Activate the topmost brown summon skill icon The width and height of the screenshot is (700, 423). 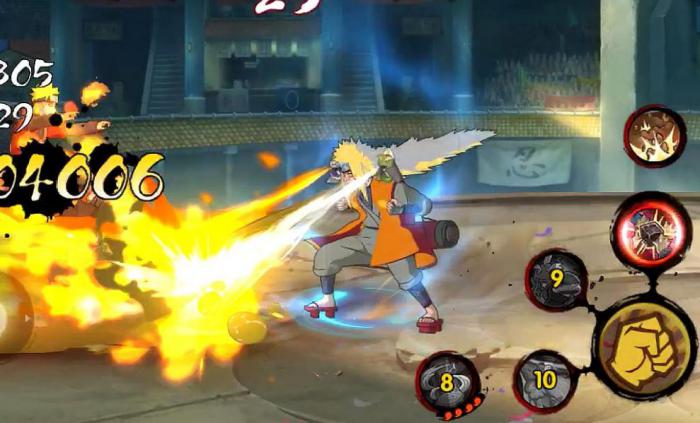(x=654, y=135)
